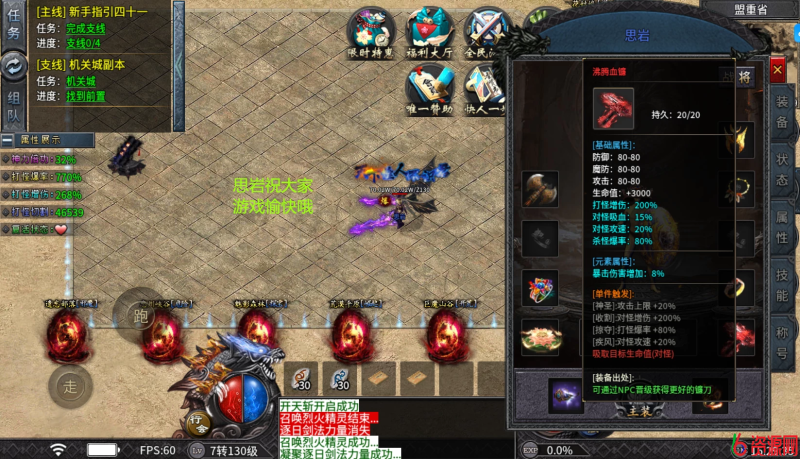Image resolution: width=800 pixels, height=459 pixels.
Task: Click the round refresh arrows button
Action: (x=14, y=66)
